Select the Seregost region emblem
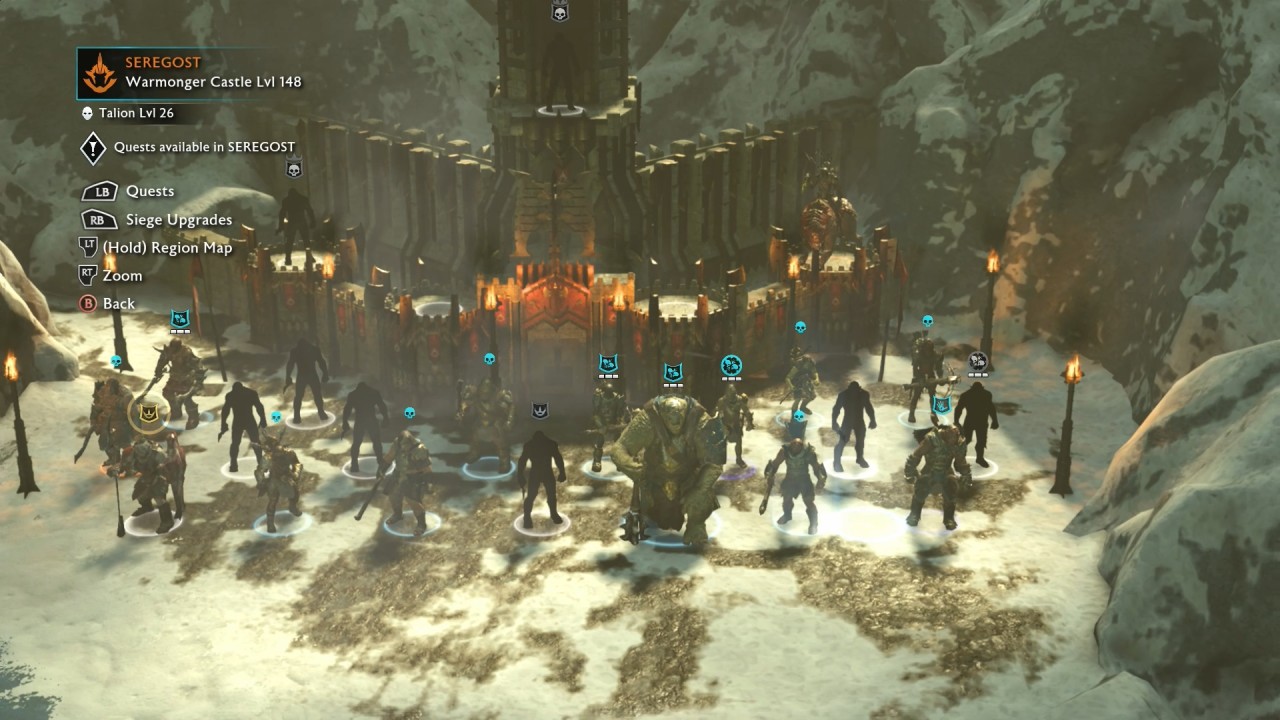The width and height of the screenshot is (1280, 720). pos(99,73)
